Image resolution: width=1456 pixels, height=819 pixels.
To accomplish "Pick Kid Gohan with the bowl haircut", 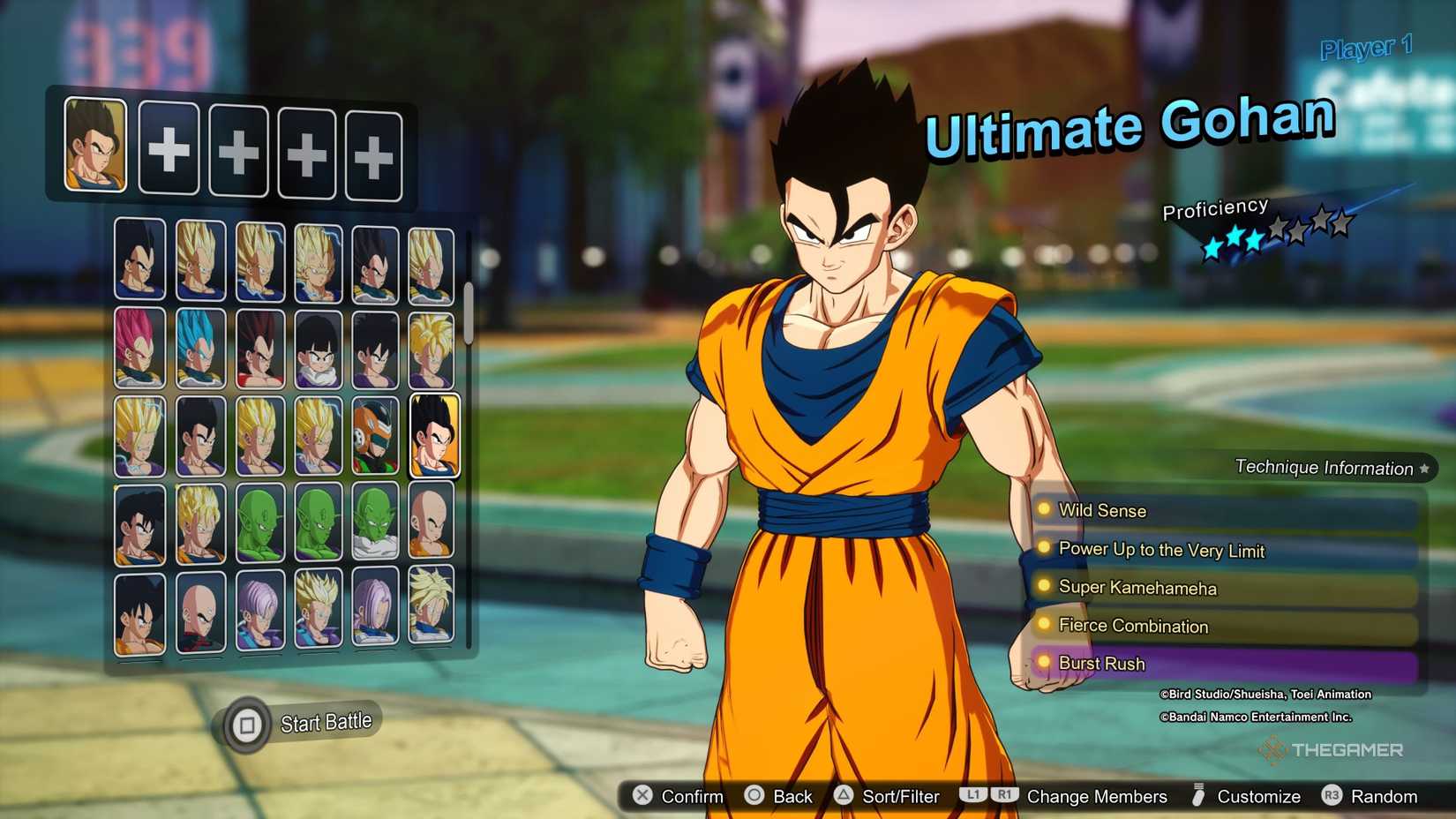I will pyautogui.click(x=318, y=349).
